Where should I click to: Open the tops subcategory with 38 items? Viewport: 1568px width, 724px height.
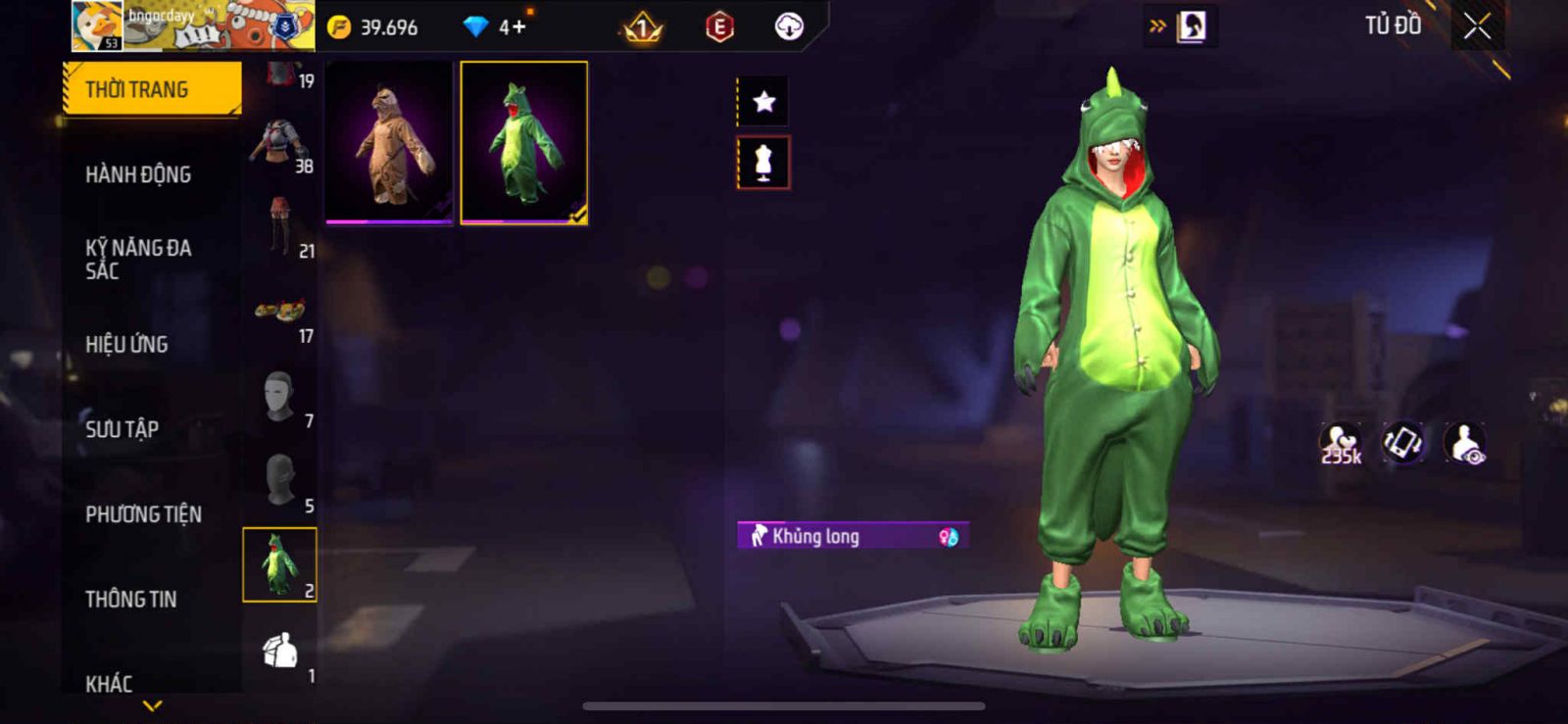(280, 147)
